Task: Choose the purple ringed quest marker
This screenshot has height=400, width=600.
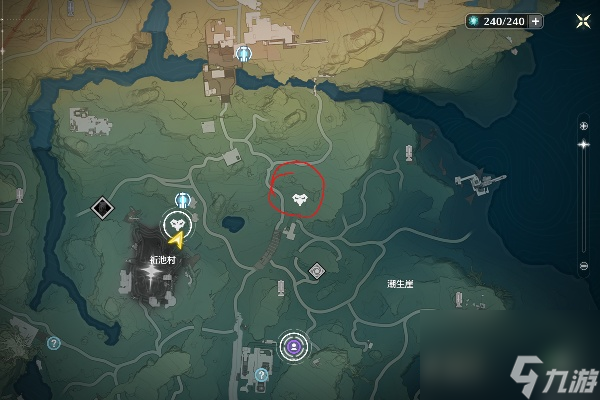Action: pos(294,346)
